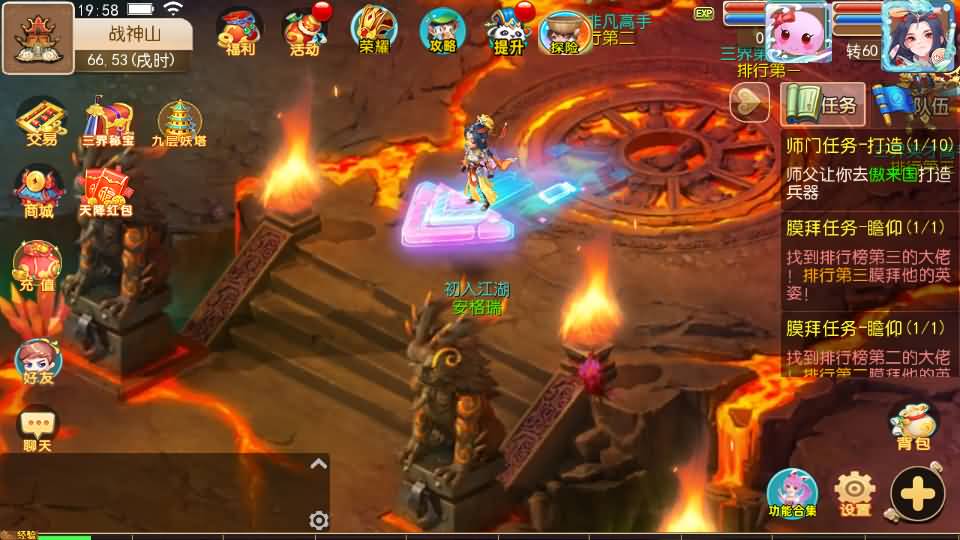
Task: Open the 功能合集 feature collection
Action: [x=792, y=493]
